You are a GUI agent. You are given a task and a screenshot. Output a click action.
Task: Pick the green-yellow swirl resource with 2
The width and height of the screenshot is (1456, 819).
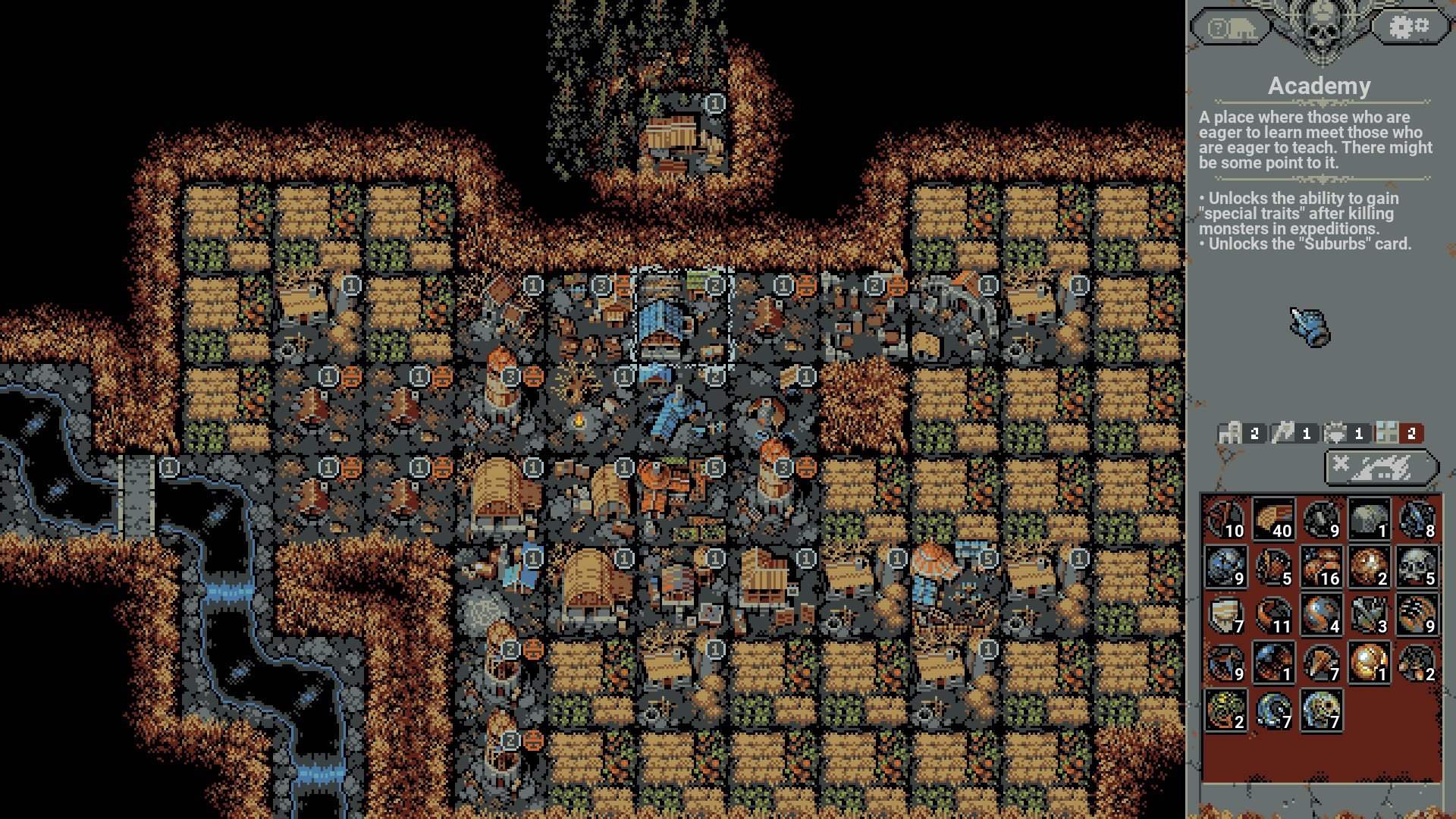click(1225, 711)
